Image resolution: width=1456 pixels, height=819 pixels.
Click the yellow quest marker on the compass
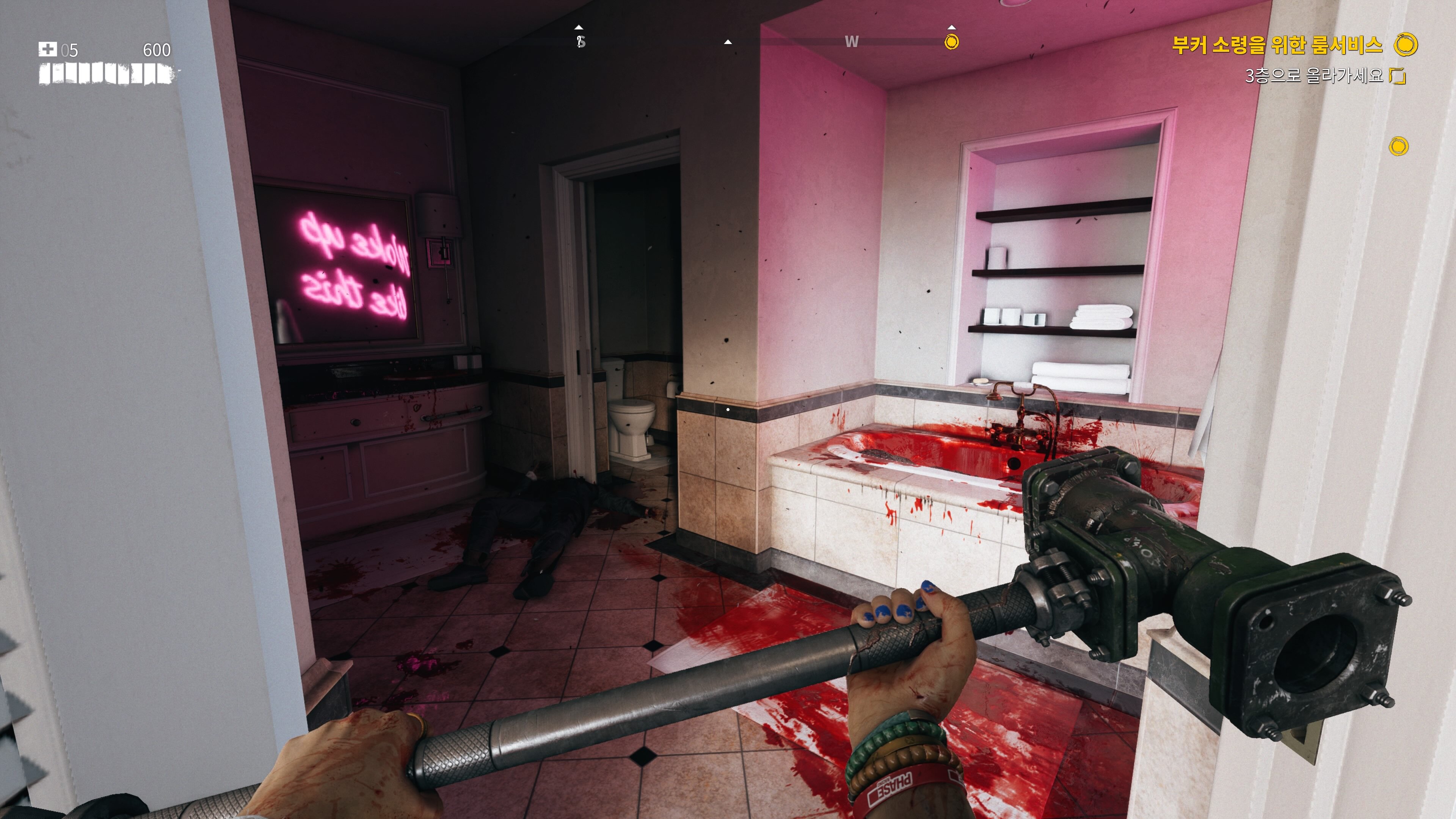(x=952, y=42)
